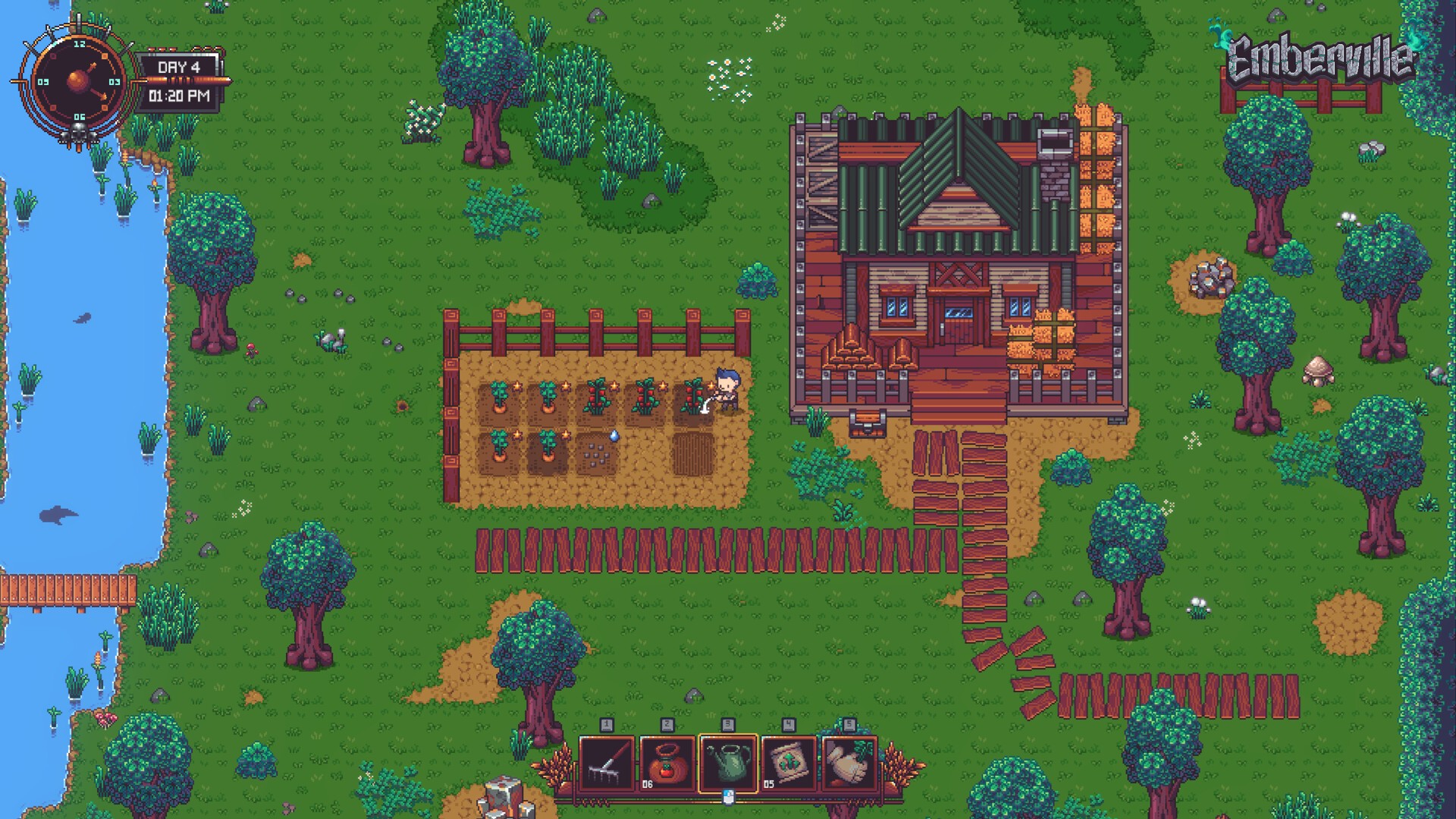Viewport: 1456px width, 819px height.
Task: Select the green watering can slot
Action: (728, 764)
